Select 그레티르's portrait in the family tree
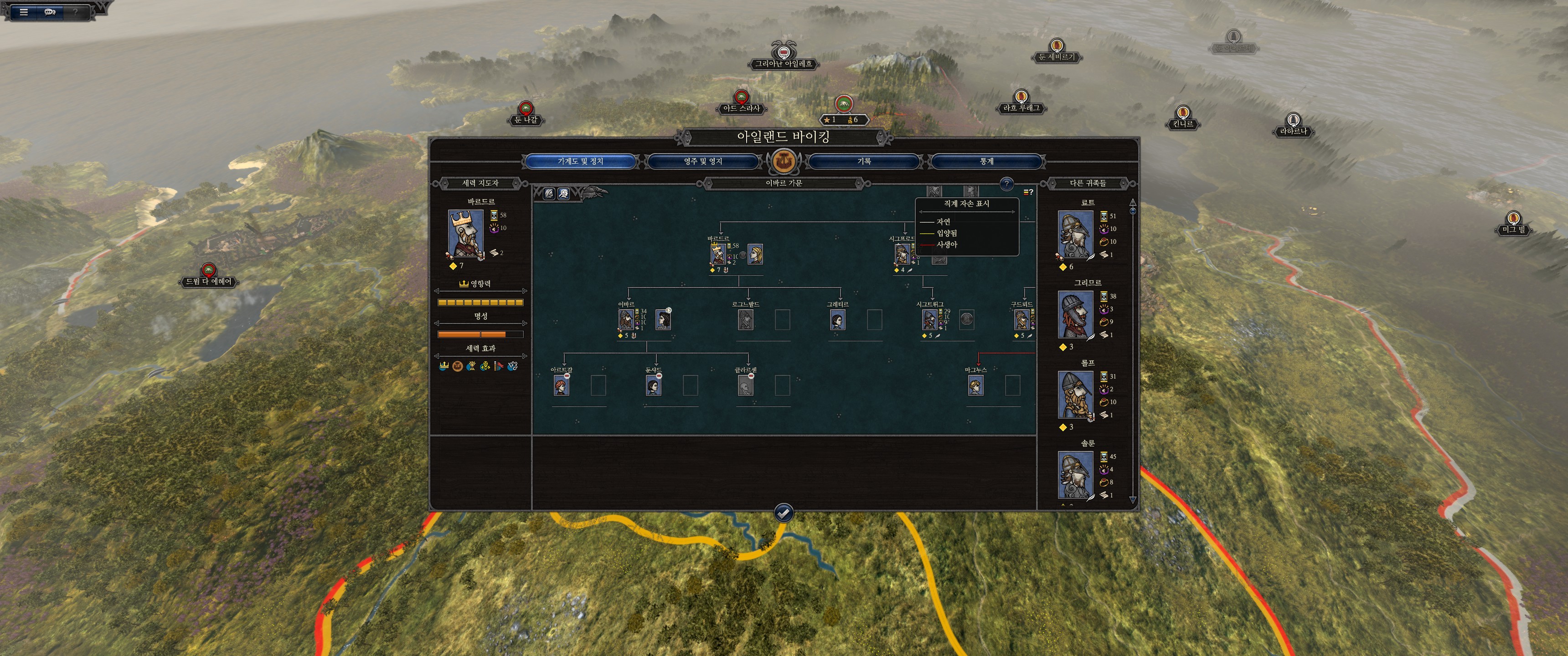The height and width of the screenshot is (656, 1568). tap(837, 319)
